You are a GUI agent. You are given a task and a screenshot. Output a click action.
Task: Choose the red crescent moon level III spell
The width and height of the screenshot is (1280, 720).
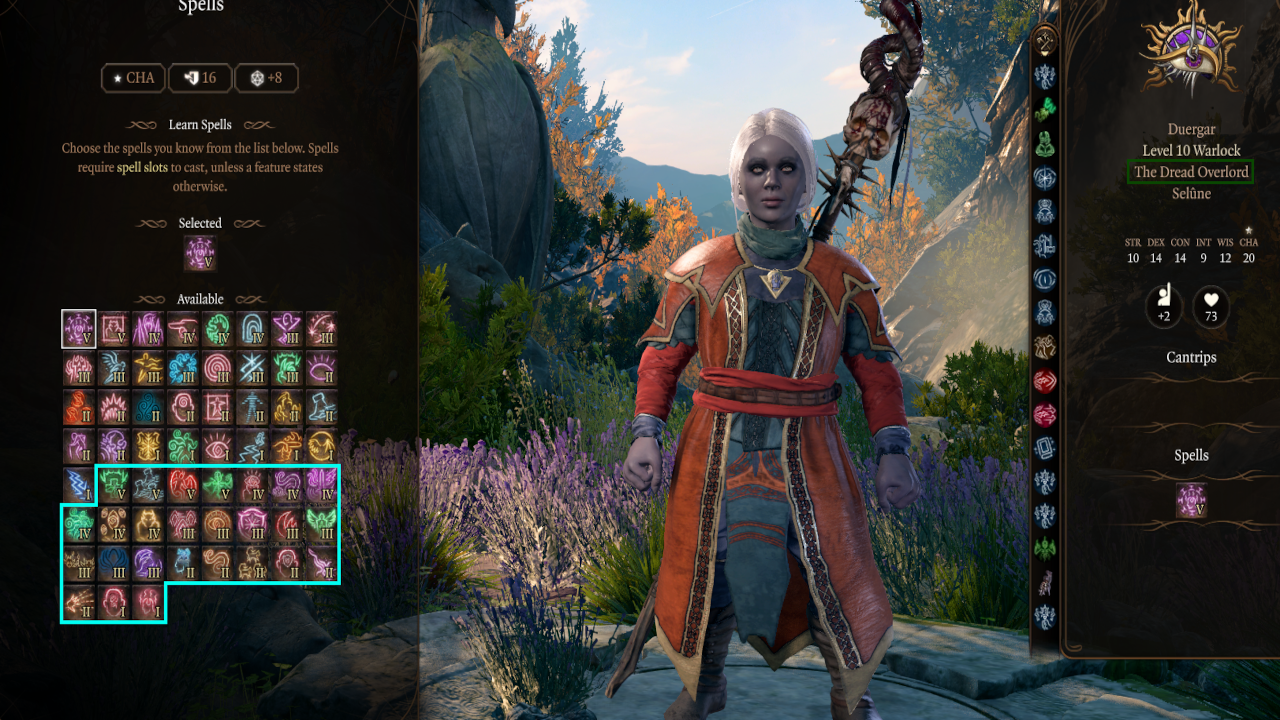[288, 524]
